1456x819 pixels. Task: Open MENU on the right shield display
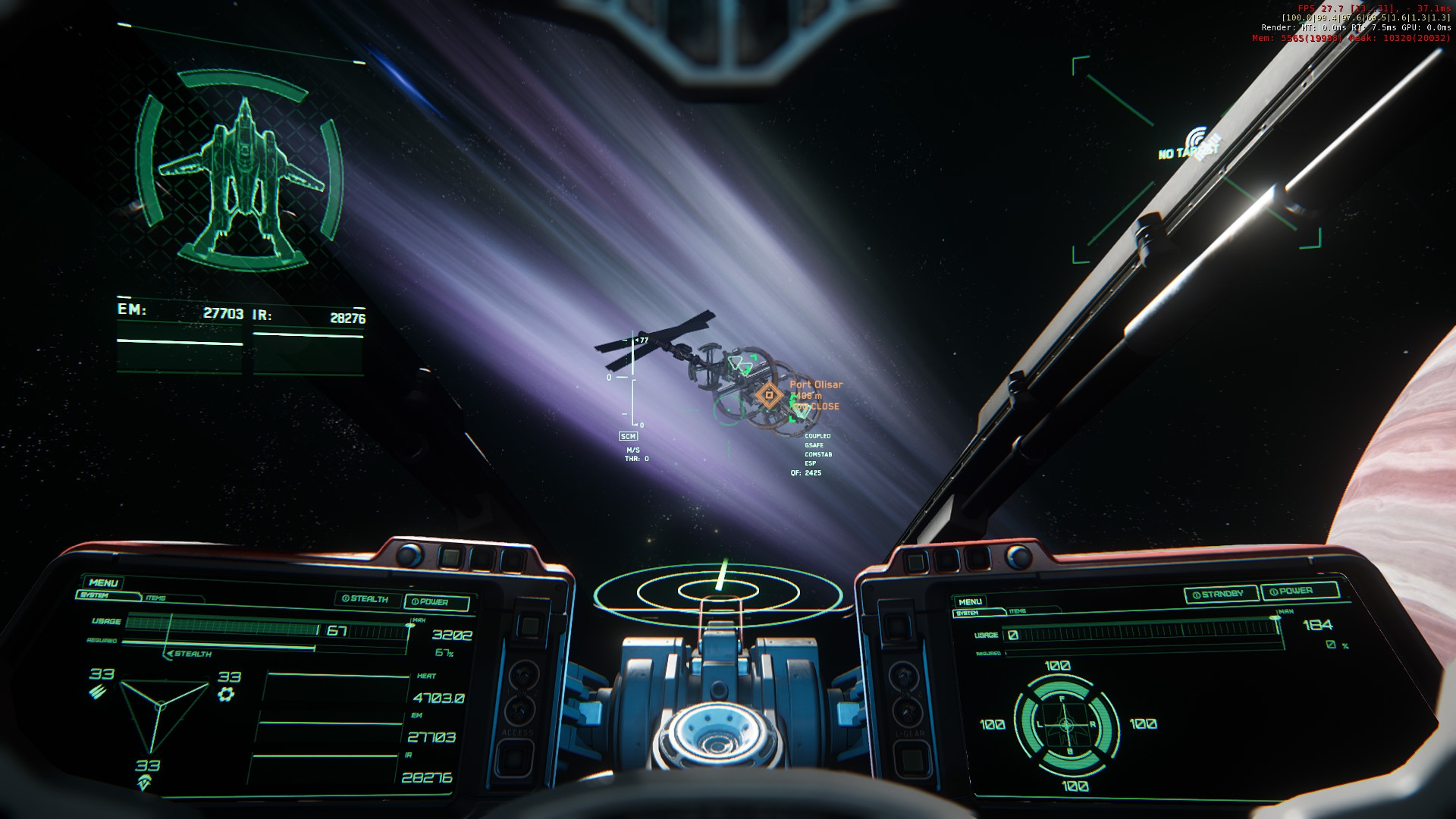pos(970,601)
